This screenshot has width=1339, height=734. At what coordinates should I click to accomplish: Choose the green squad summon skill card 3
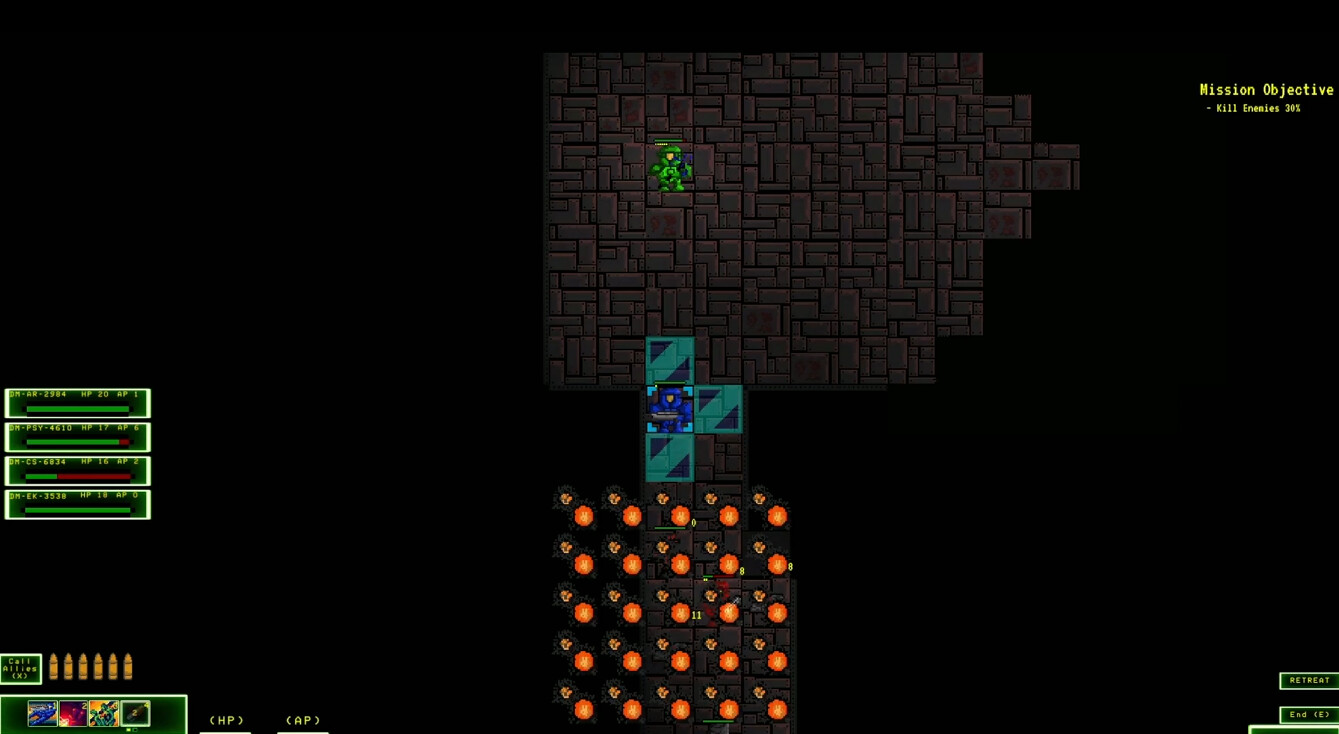point(104,713)
